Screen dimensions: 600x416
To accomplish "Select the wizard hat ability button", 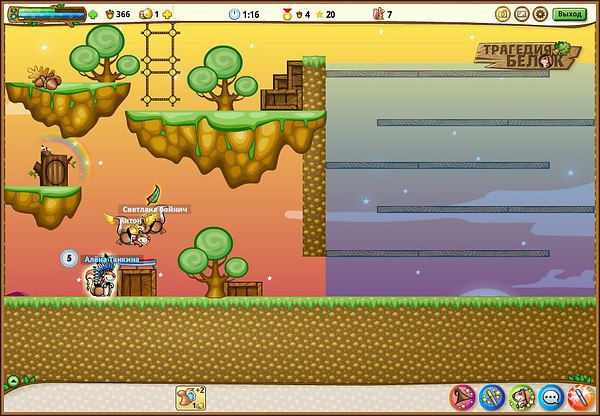I will 462,397.
